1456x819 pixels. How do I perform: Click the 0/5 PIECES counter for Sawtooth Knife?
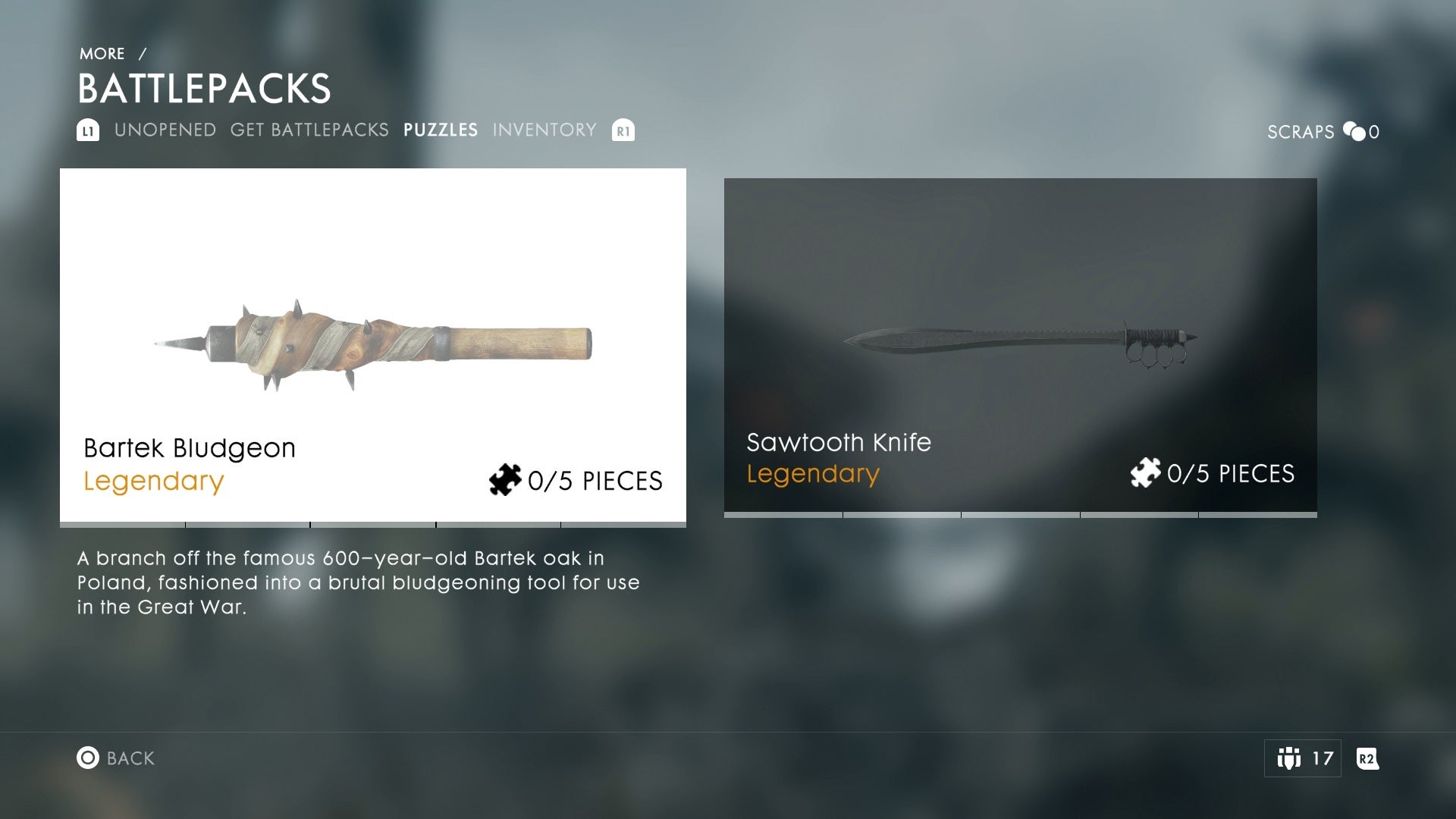click(1232, 473)
